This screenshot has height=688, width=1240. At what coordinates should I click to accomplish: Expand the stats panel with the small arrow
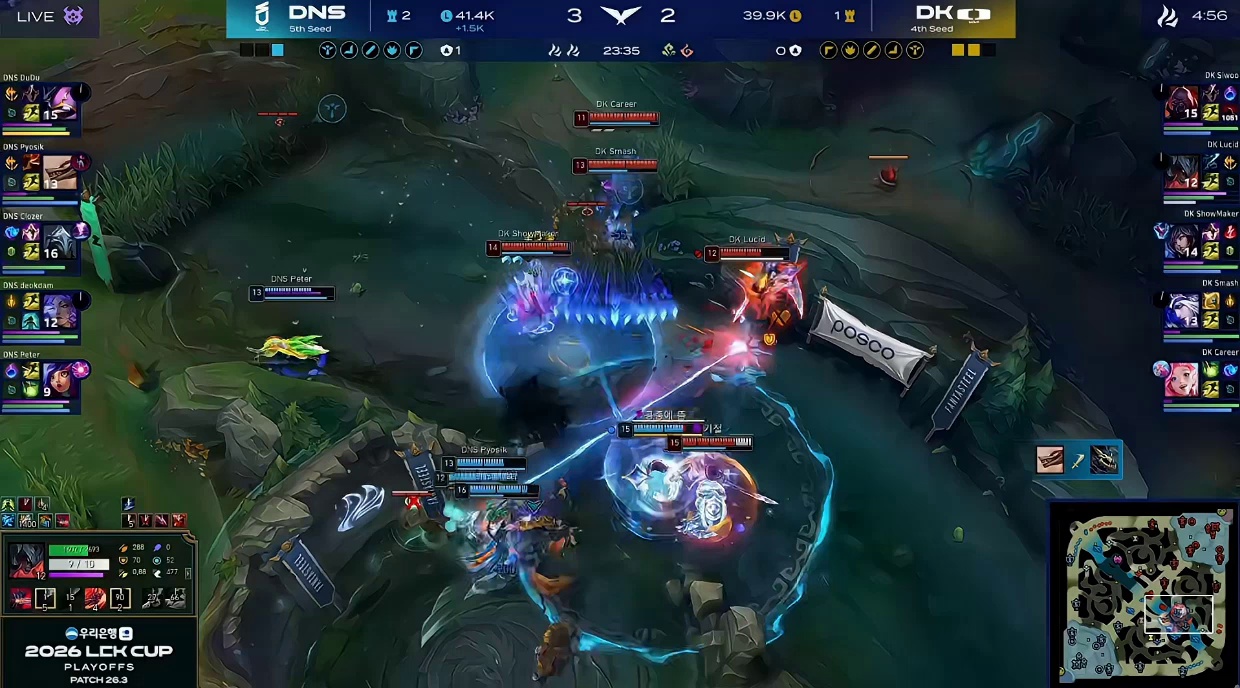pyautogui.click(x=188, y=573)
